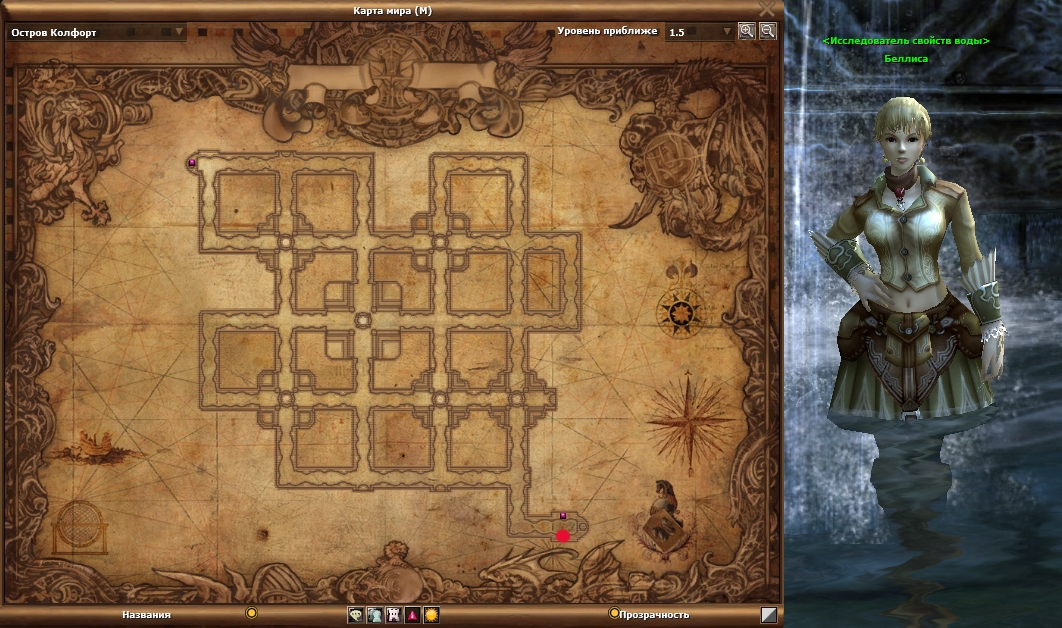Close the world map window
The width and height of the screenshot is (1062, 628).
point(767,9)
